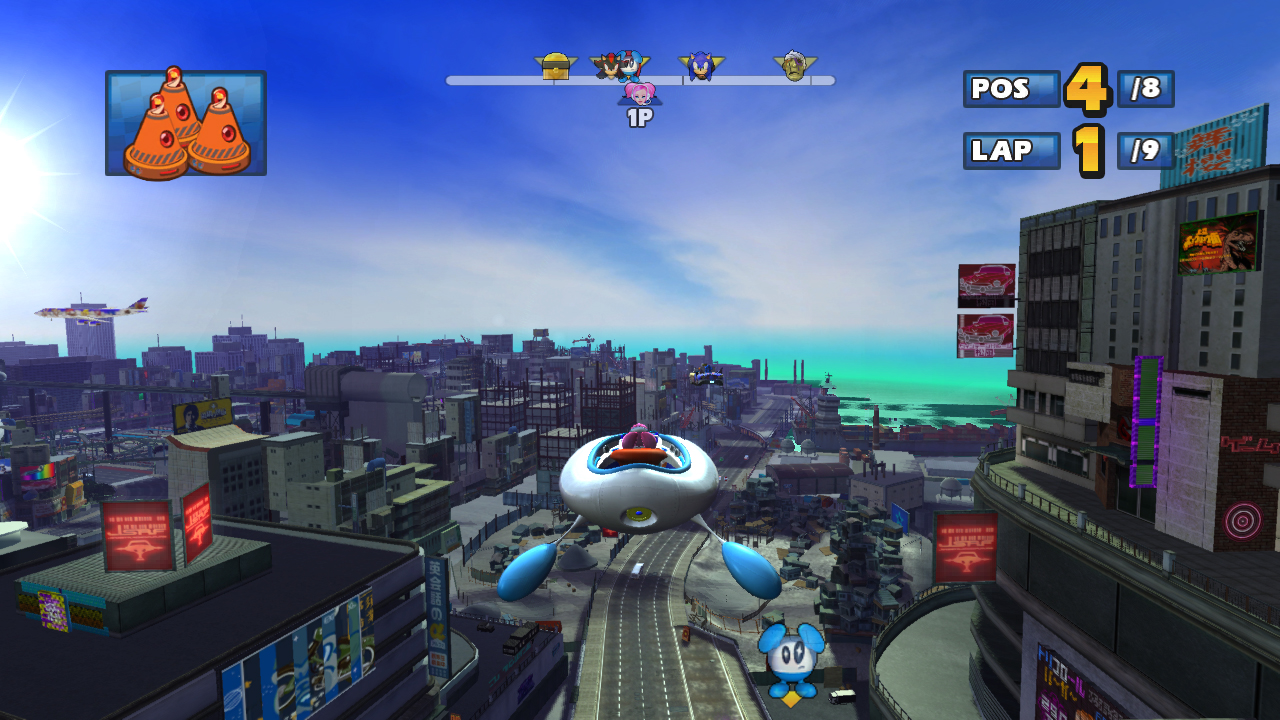Click the treasure chest icon on the tracker
Image resolution: width=1280 pixels, height=720 pixels.
pos(558,65)
